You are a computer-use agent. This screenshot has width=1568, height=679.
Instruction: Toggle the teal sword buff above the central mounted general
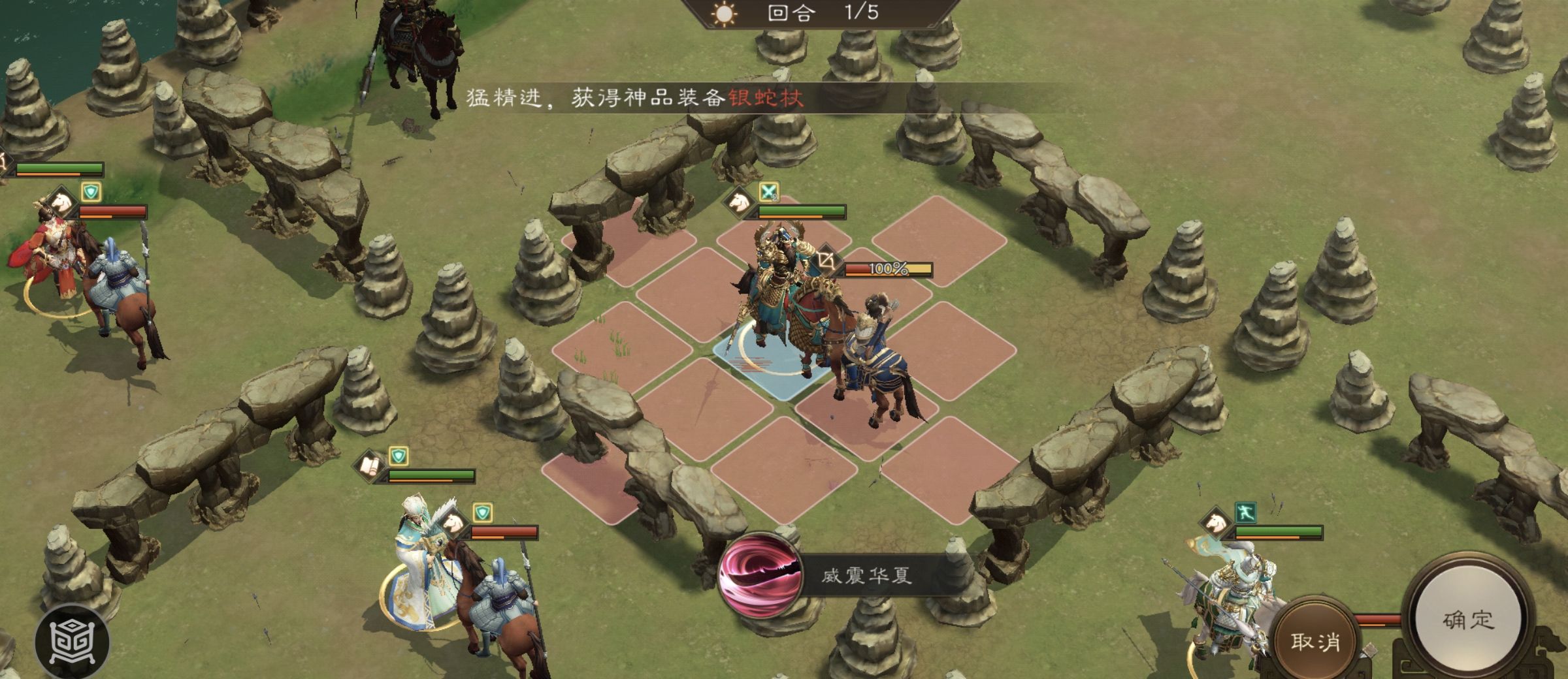click(769, 193)
